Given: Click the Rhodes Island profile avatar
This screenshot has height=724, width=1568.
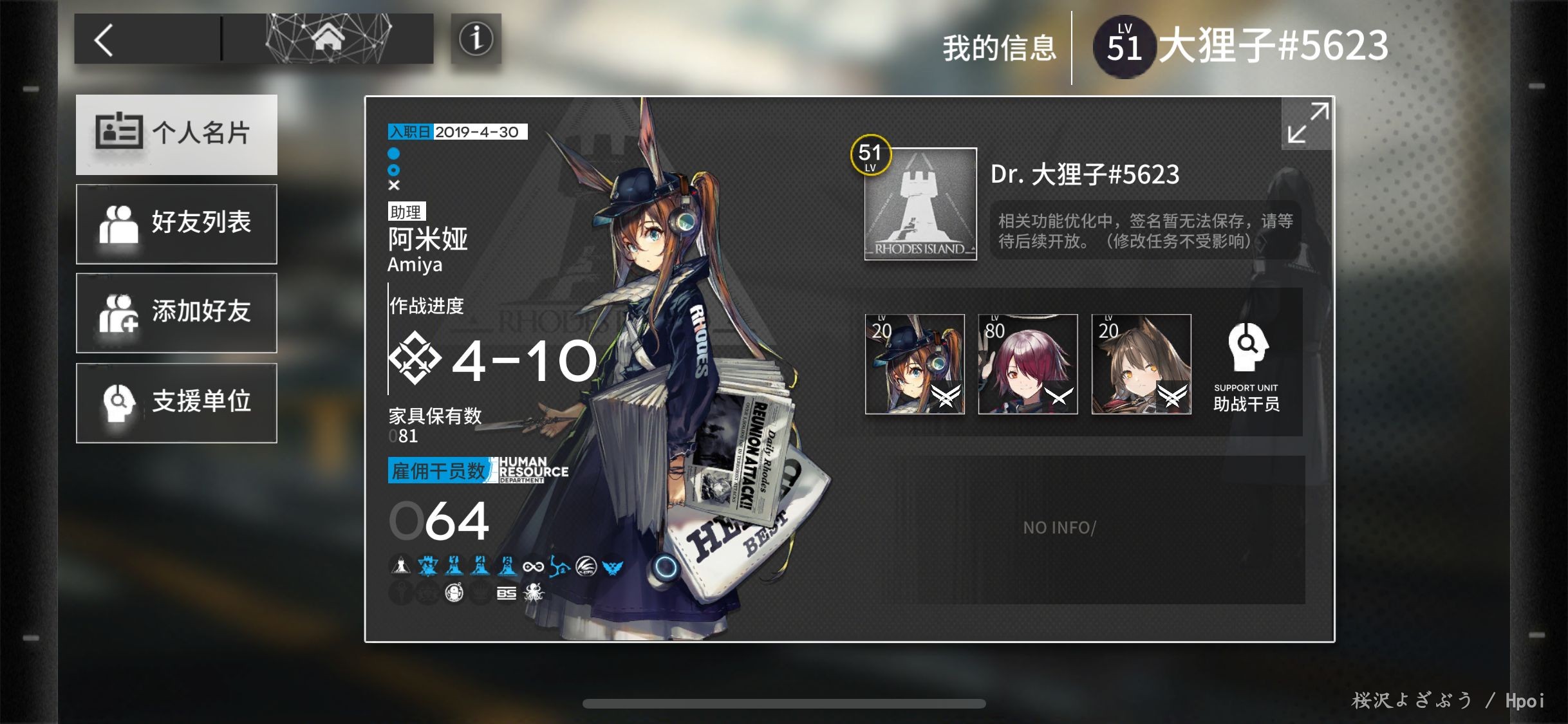Looking at the screenshot, I should point(920,204).
